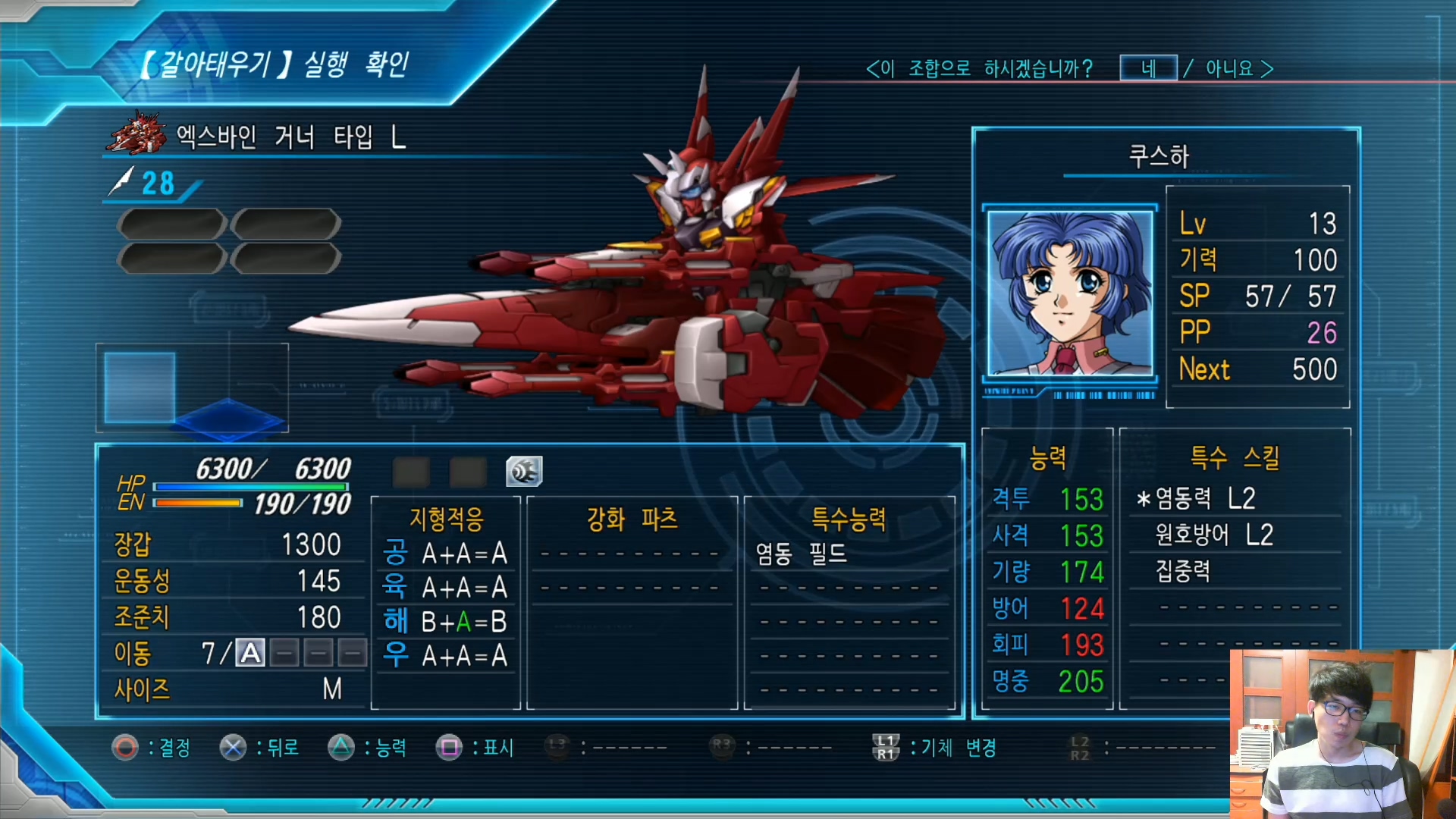Select the 집중력 skill row
Image resolution: width=1456 pixels, height=819 pixels.
tap(1182, 571)
